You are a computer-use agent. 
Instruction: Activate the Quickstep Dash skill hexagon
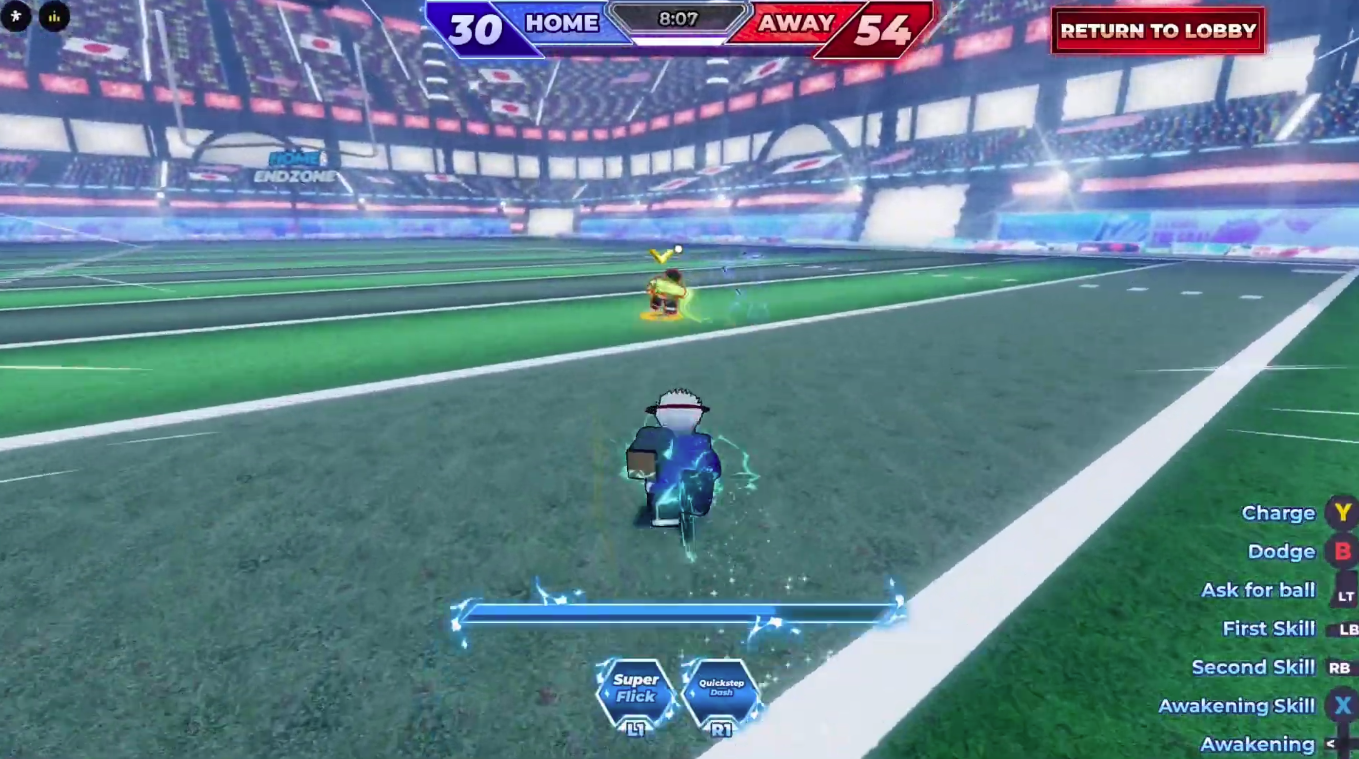[x=720, y=690]
